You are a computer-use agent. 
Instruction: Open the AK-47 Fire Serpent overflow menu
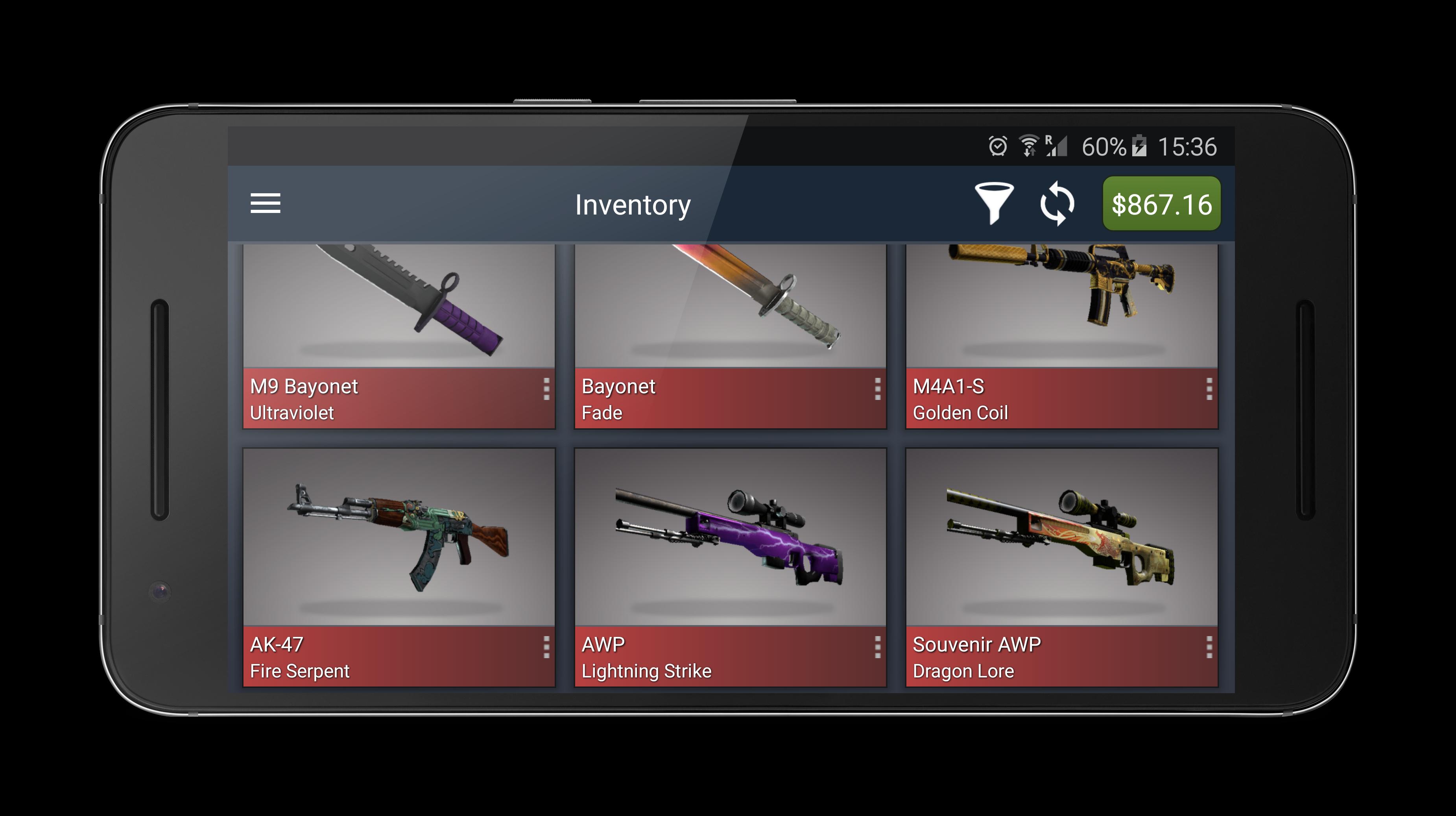pos(546,648)
